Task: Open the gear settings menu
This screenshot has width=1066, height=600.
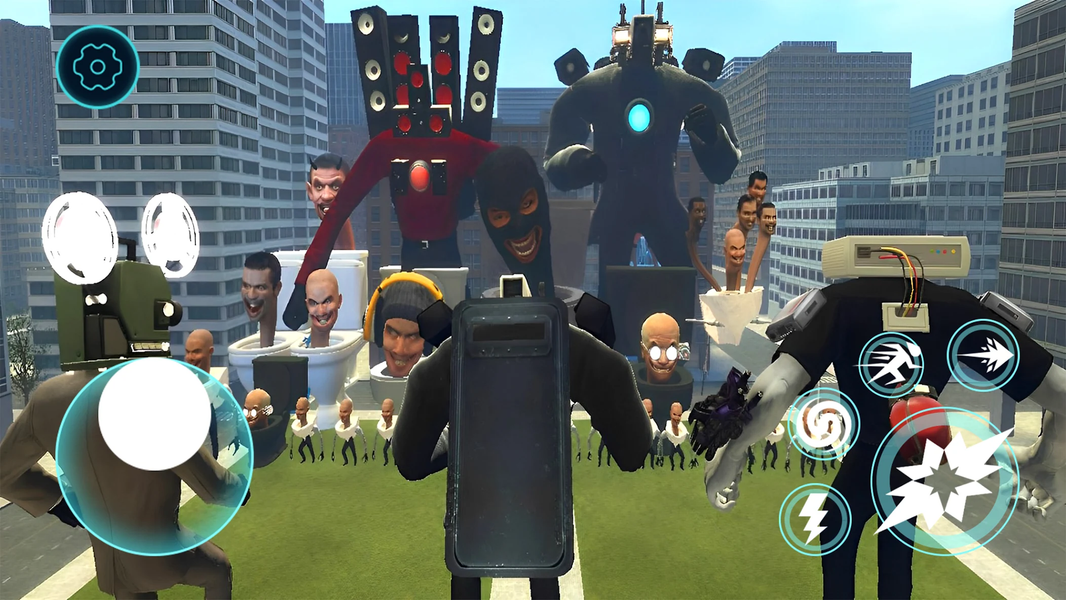Action: pos(97,67)
